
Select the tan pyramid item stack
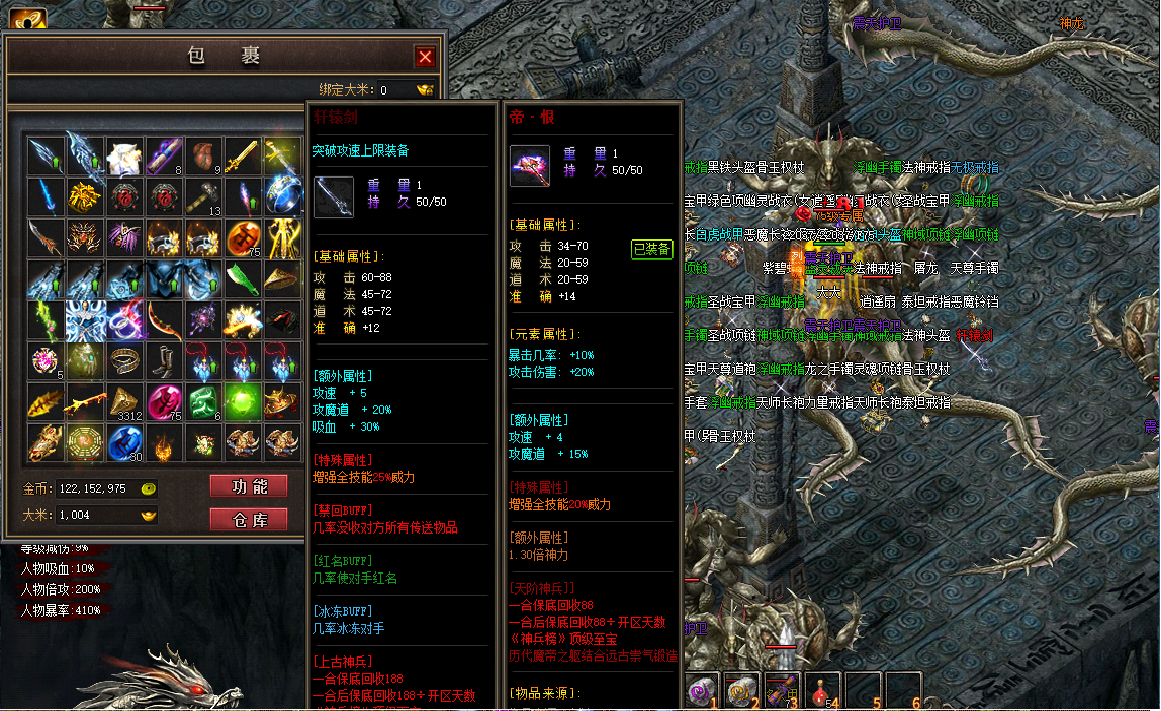coord(124,402)
